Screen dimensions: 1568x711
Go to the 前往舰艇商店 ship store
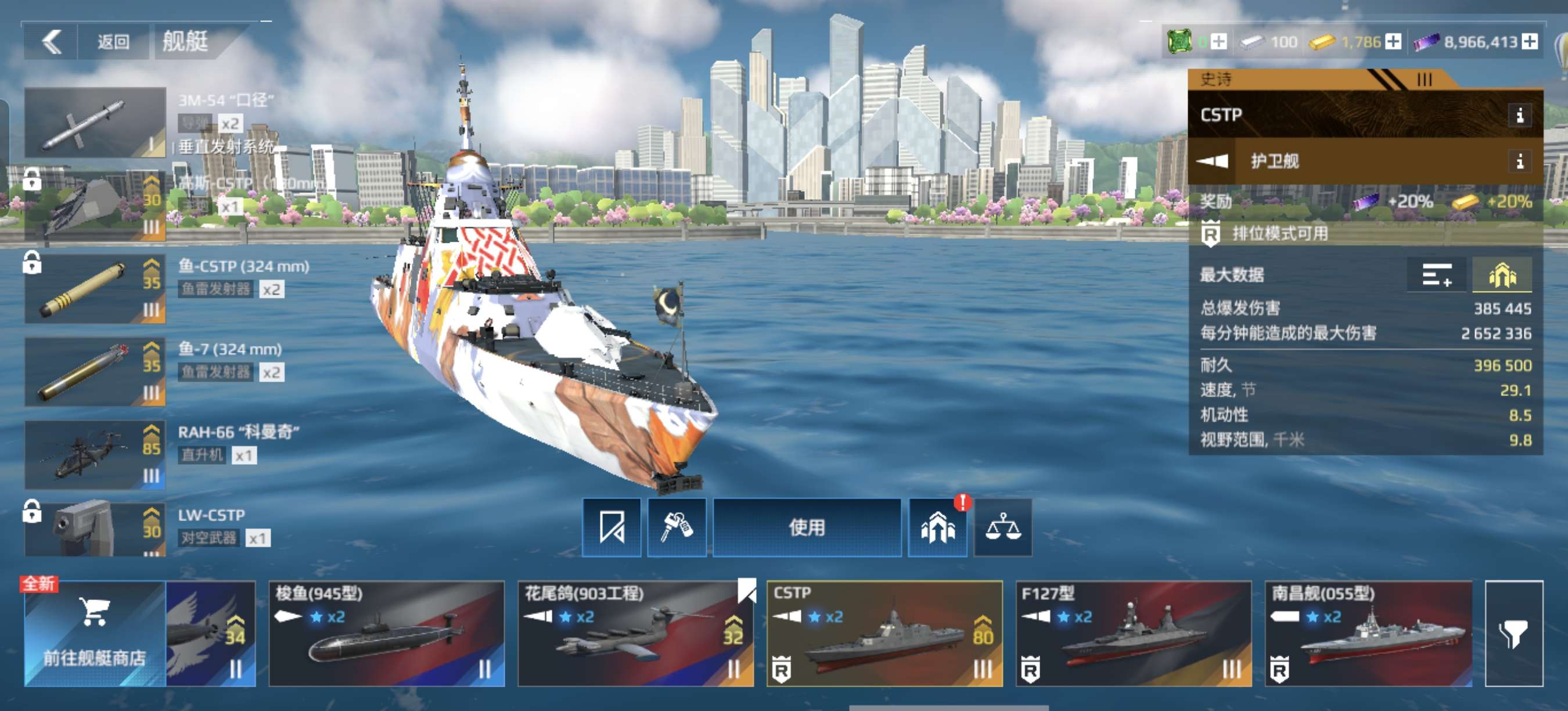point(95,633)
